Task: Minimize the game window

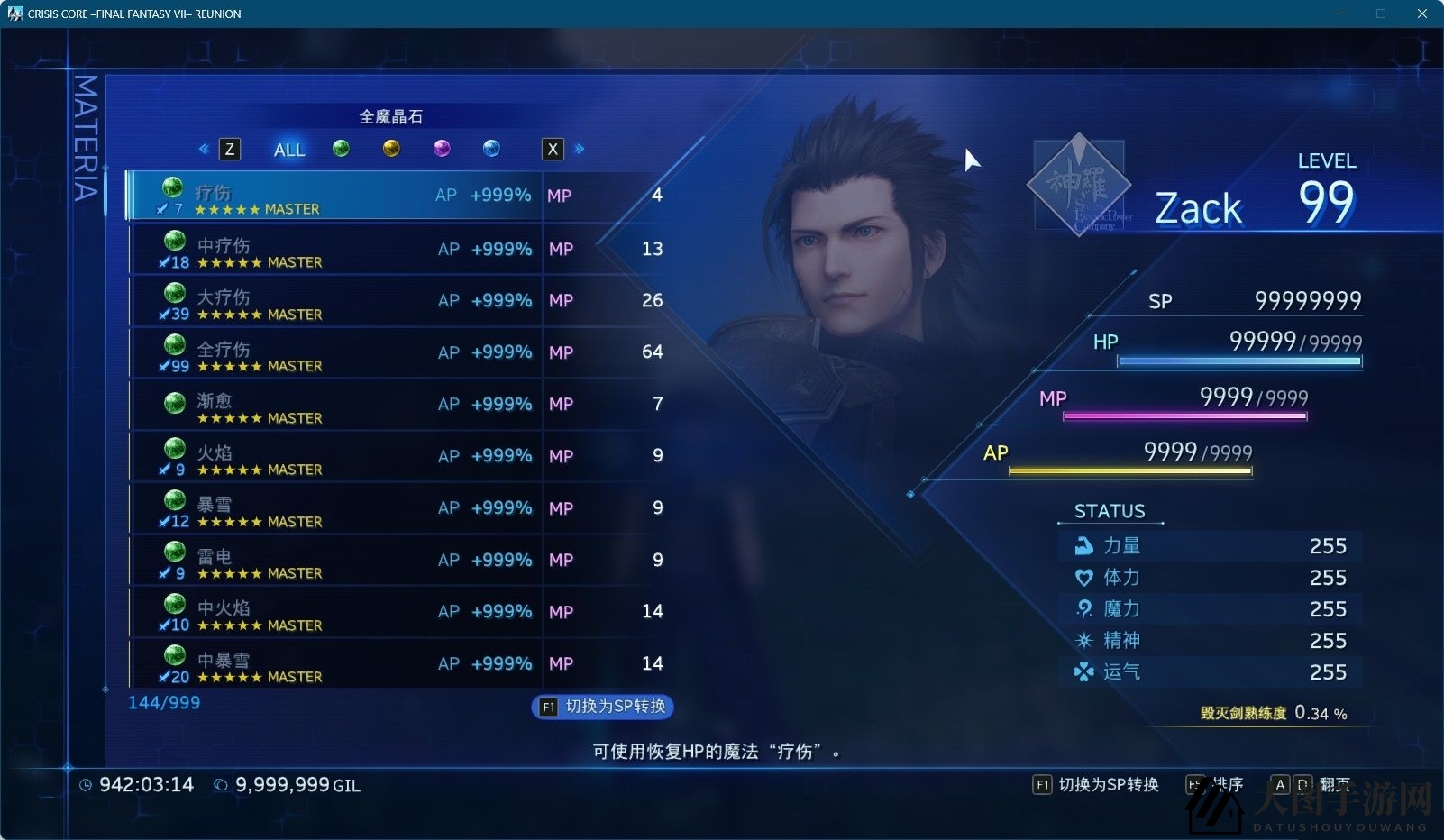Action: (x=1339, y=14)
